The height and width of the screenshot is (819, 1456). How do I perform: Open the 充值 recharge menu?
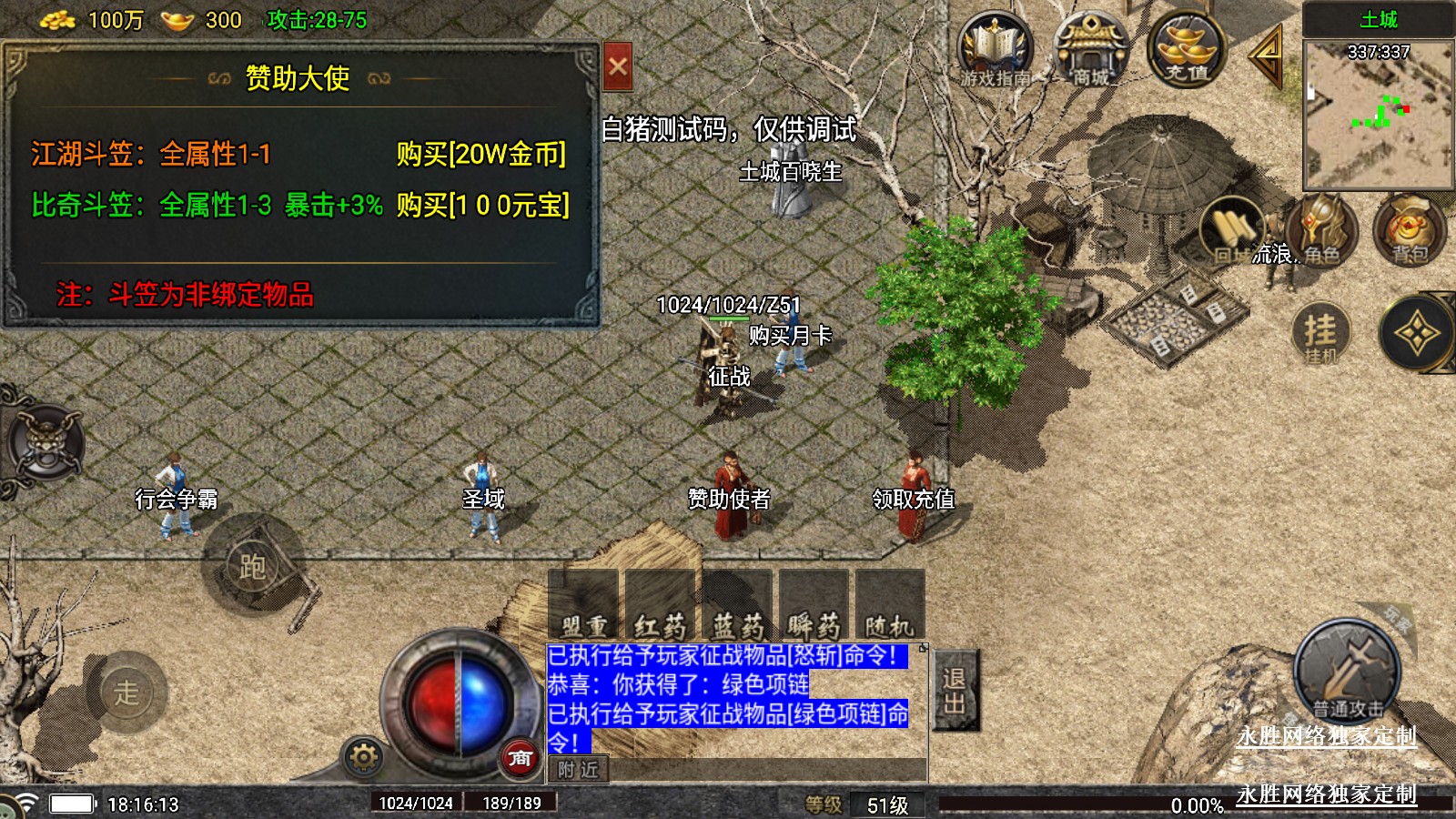click(1186, 50)
